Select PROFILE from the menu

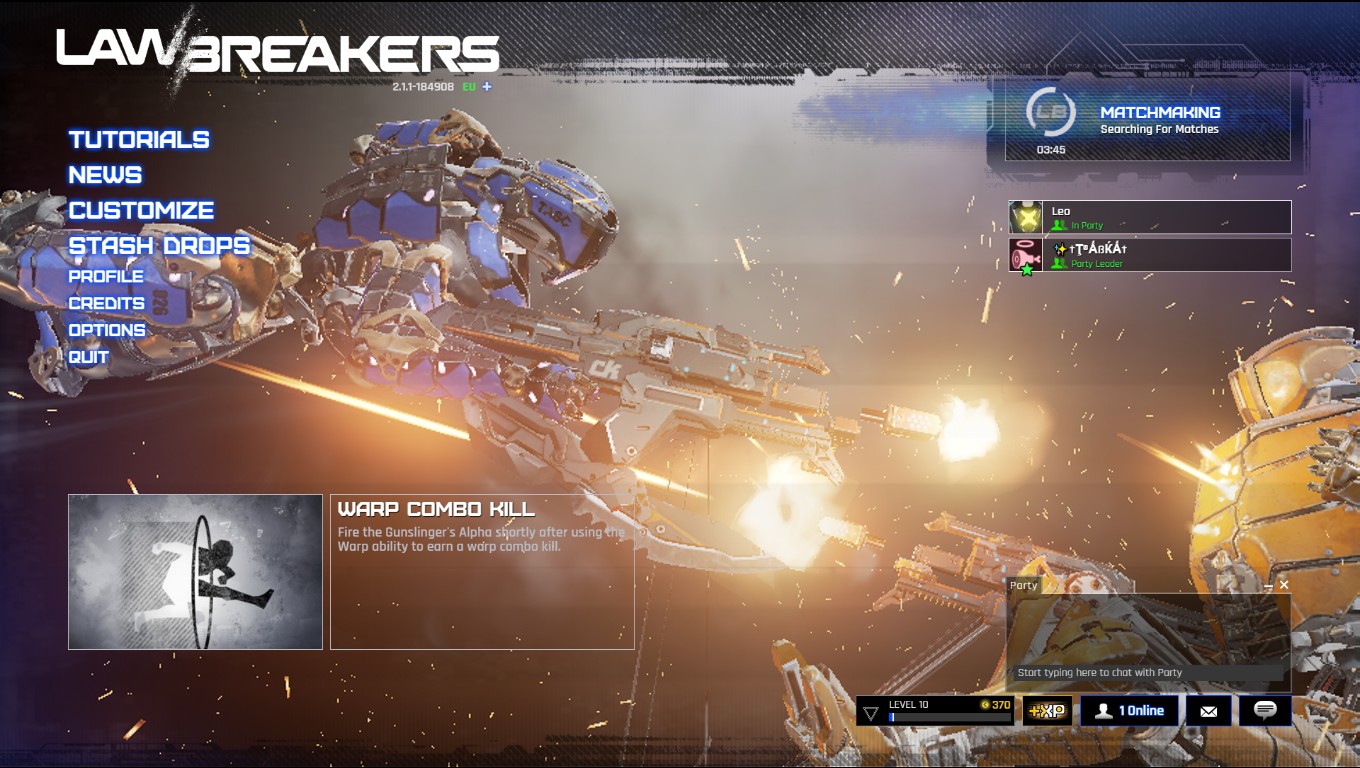tap(108, 276)
